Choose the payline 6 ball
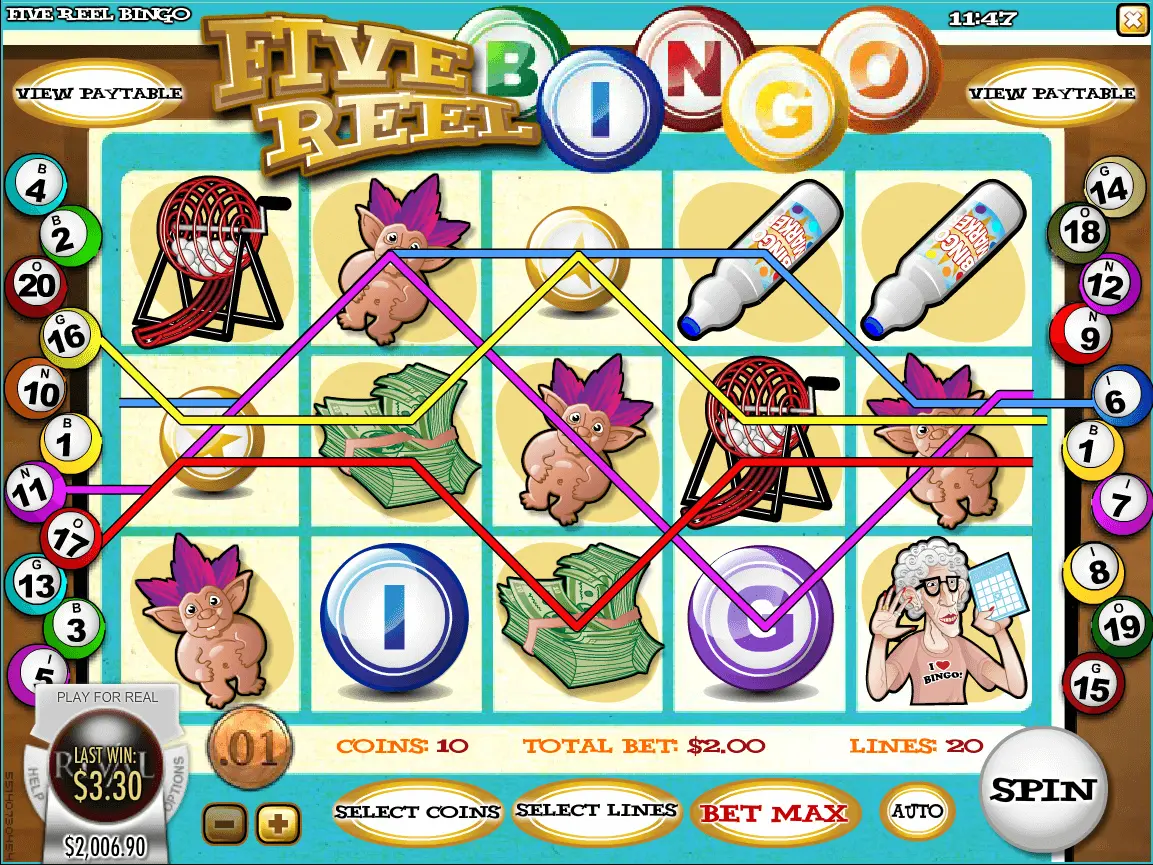 click(x=1117, y=399)
